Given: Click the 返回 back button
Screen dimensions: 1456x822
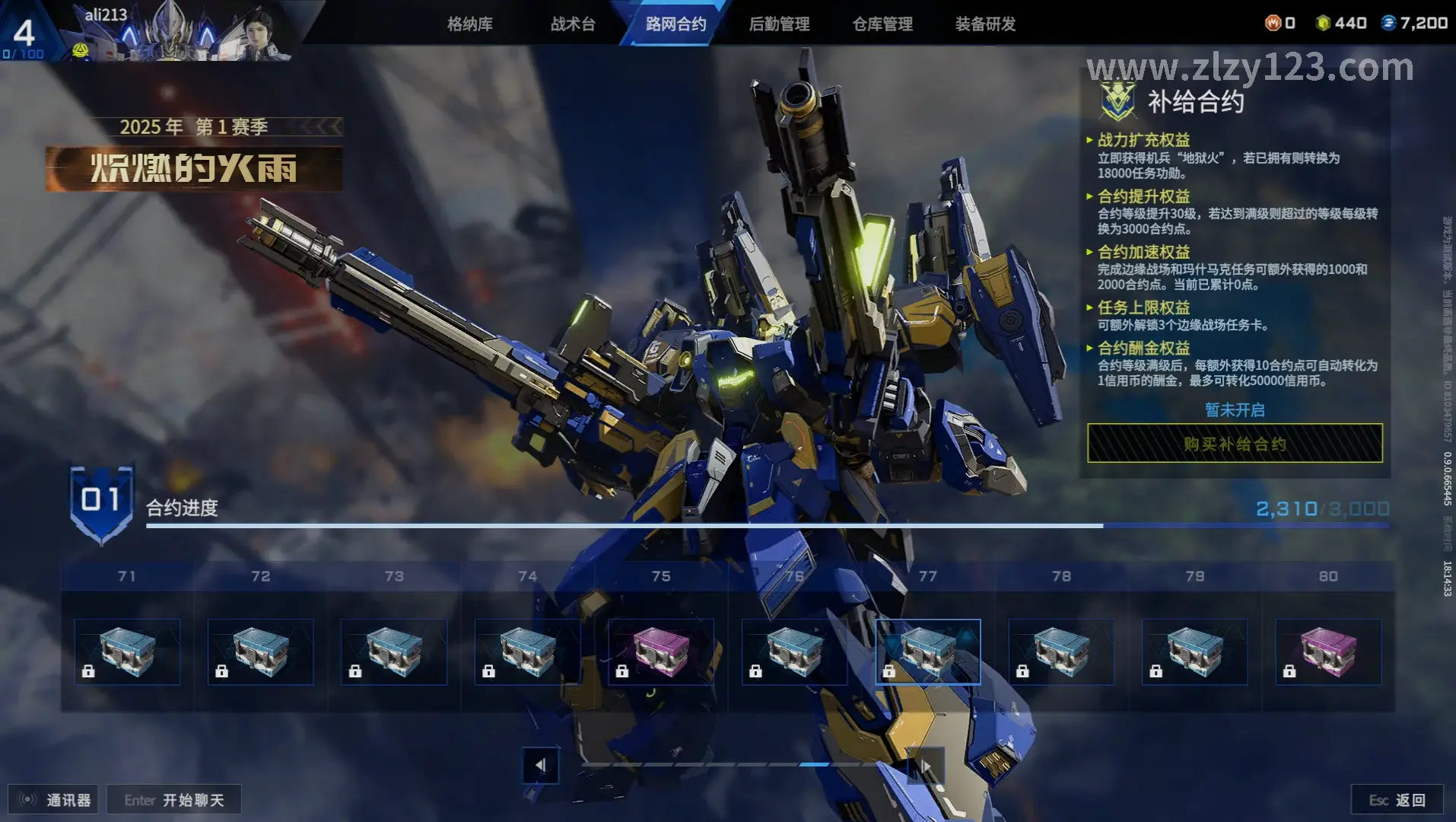Looking at the screenshot, I should [1397, 800].
